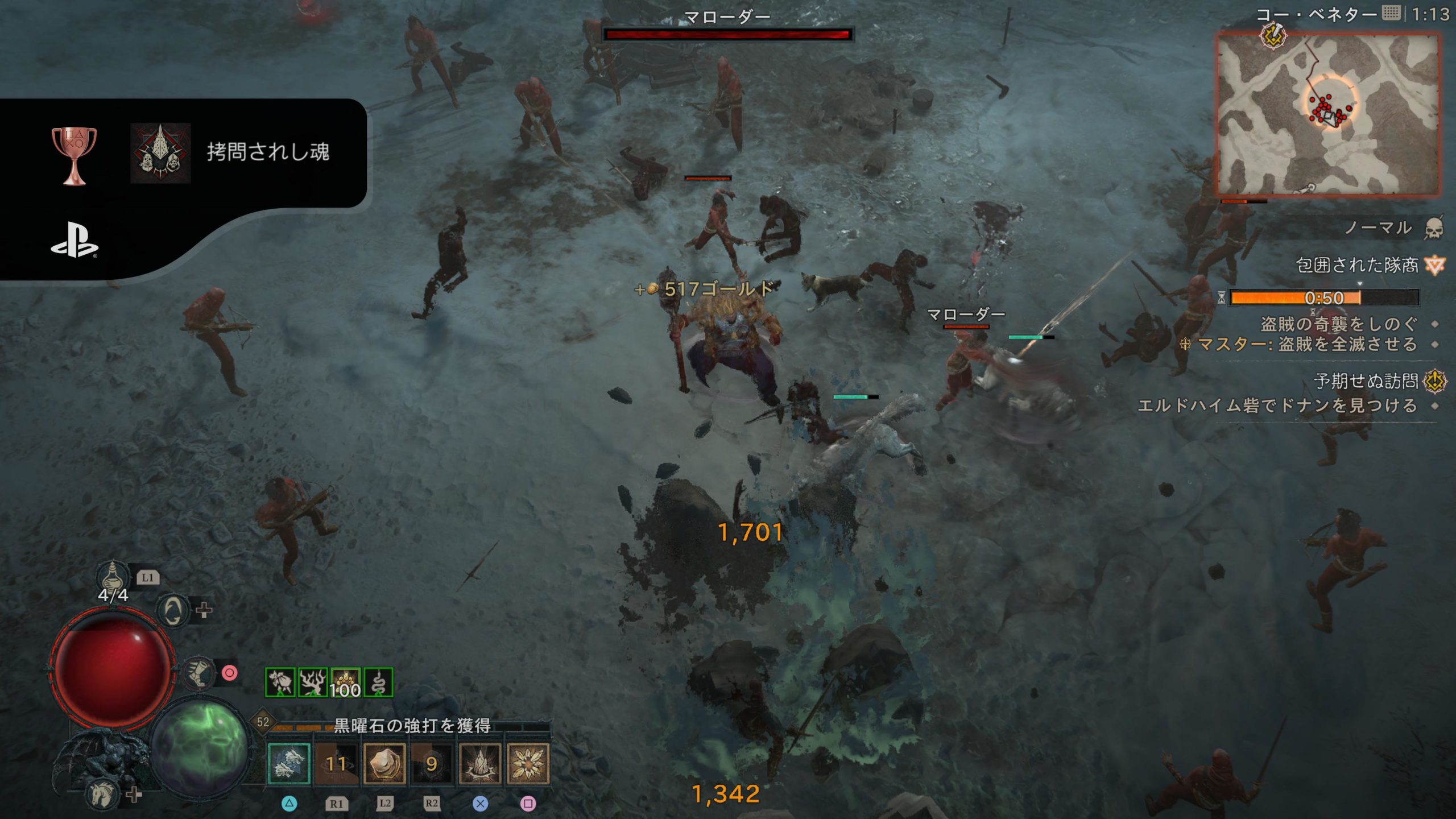Click the yellow quest marker on minimap

pyautogui.click(x=1273, y=35)
